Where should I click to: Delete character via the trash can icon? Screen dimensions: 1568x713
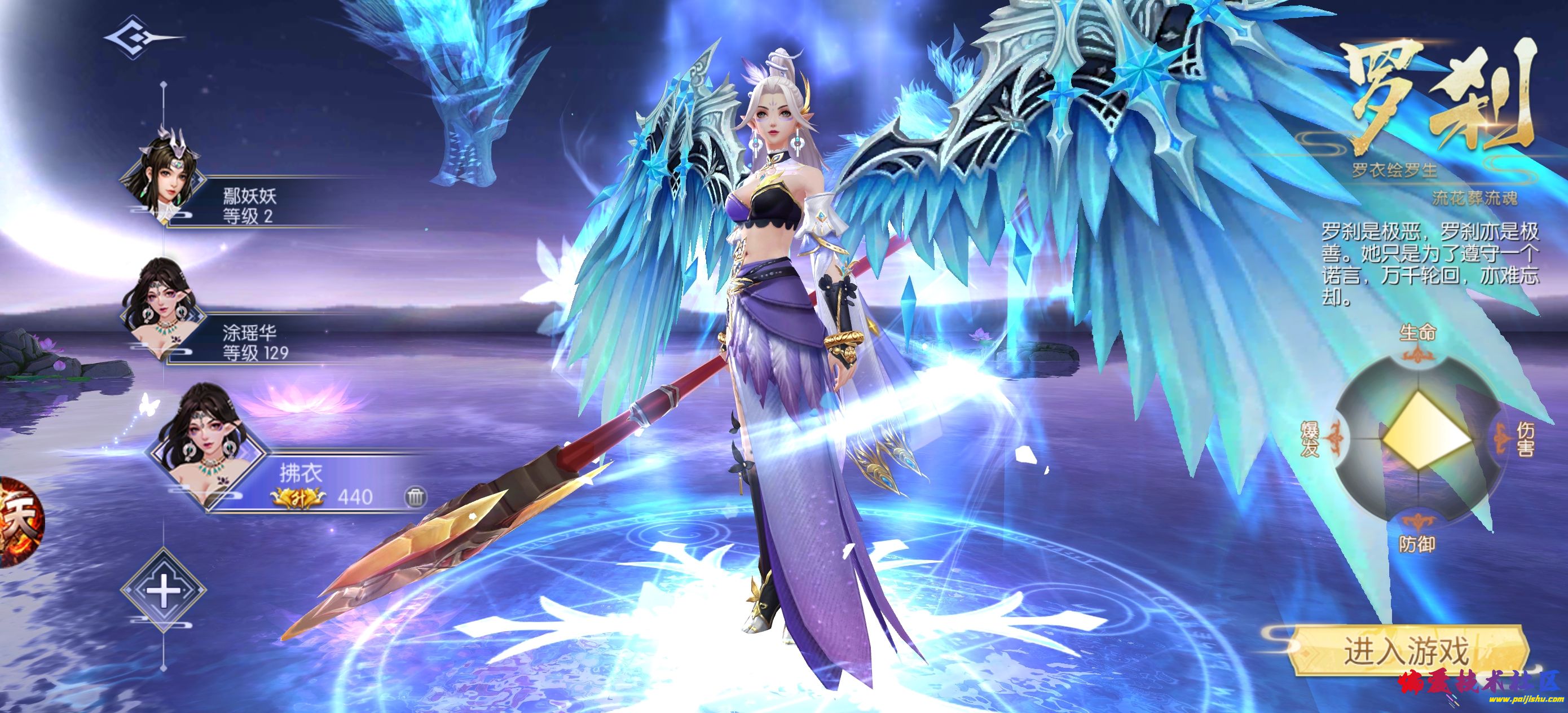point(415,497)
